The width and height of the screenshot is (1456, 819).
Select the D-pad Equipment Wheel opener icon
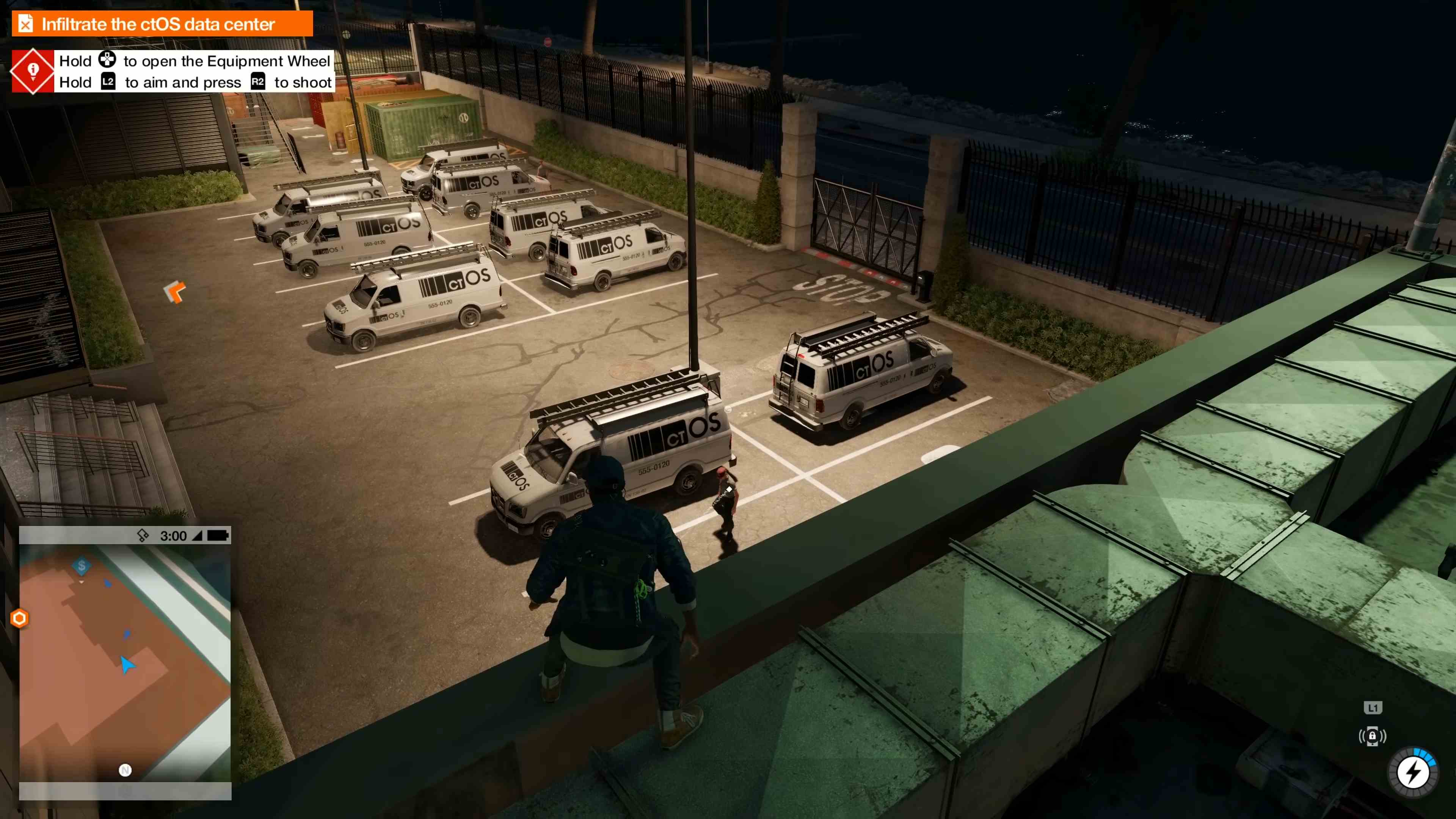point(107,61)
